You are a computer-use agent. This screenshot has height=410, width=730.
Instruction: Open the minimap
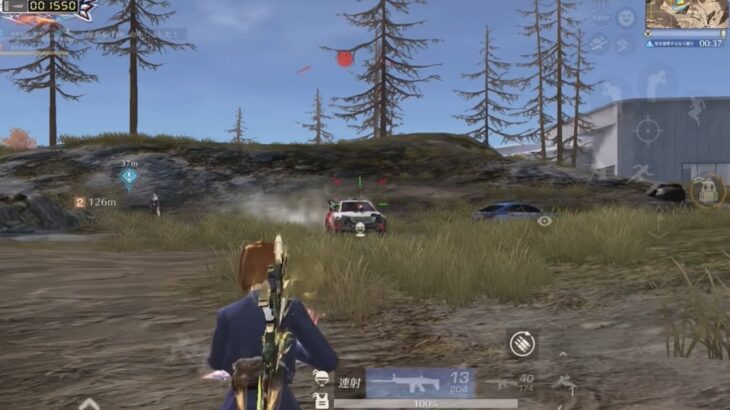tap(686, 15)
